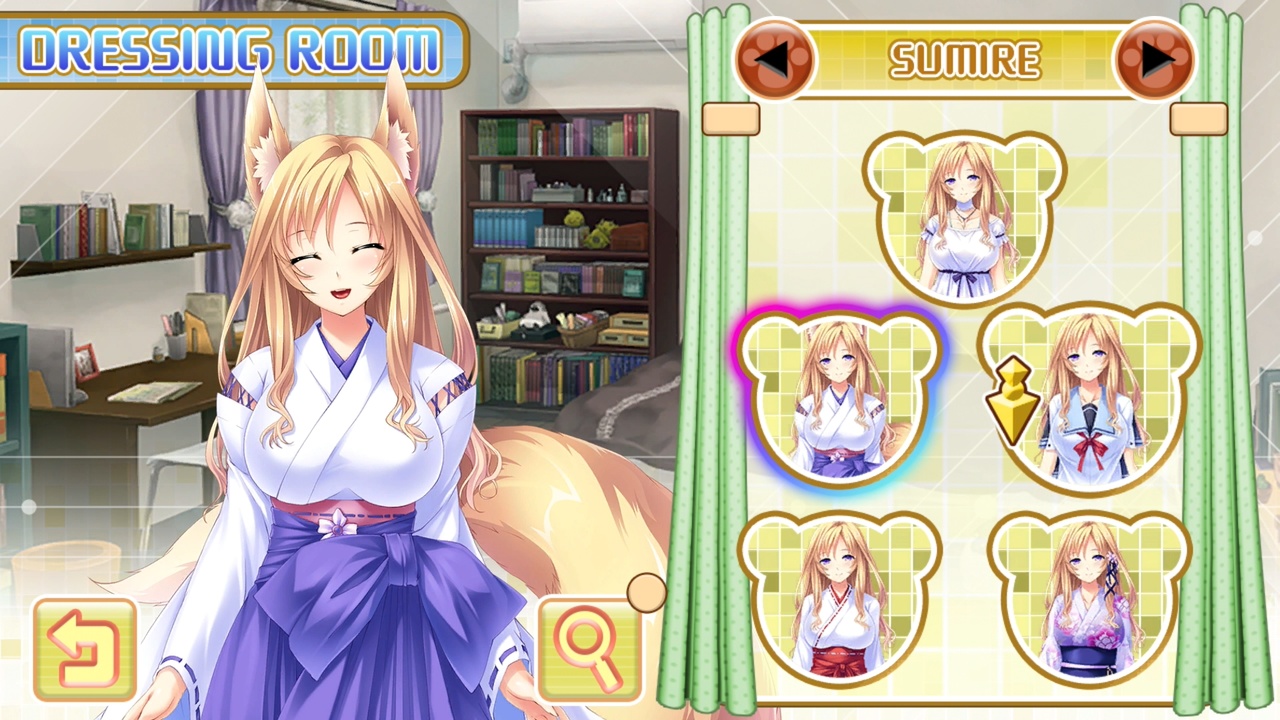Toggle on the white sundress outfit
Viewport: 1280px width, 720px height.
(963, 215)
